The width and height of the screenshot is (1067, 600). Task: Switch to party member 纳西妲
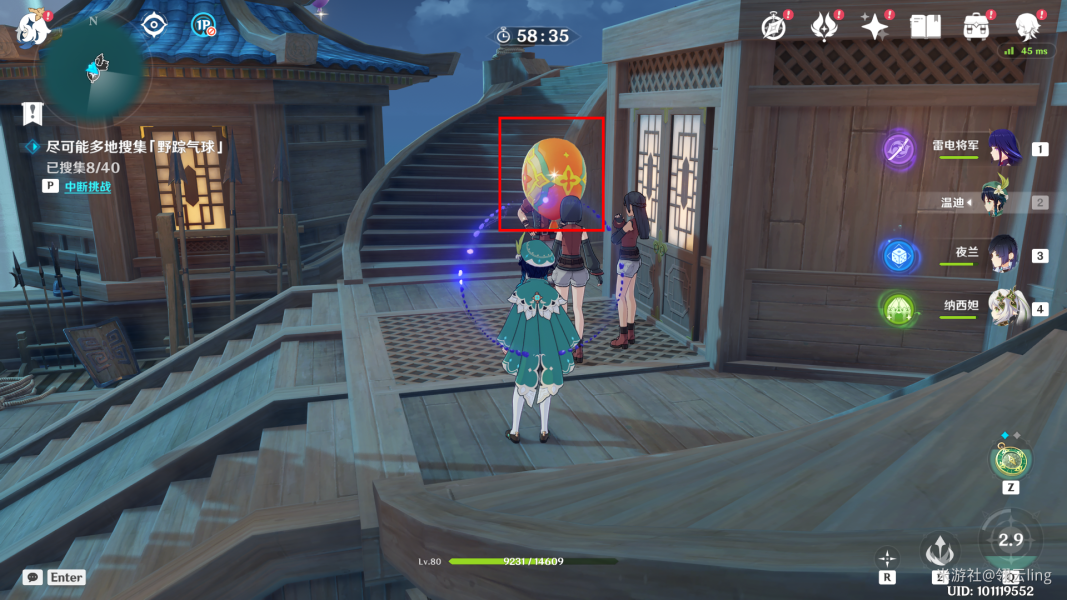1002,307
